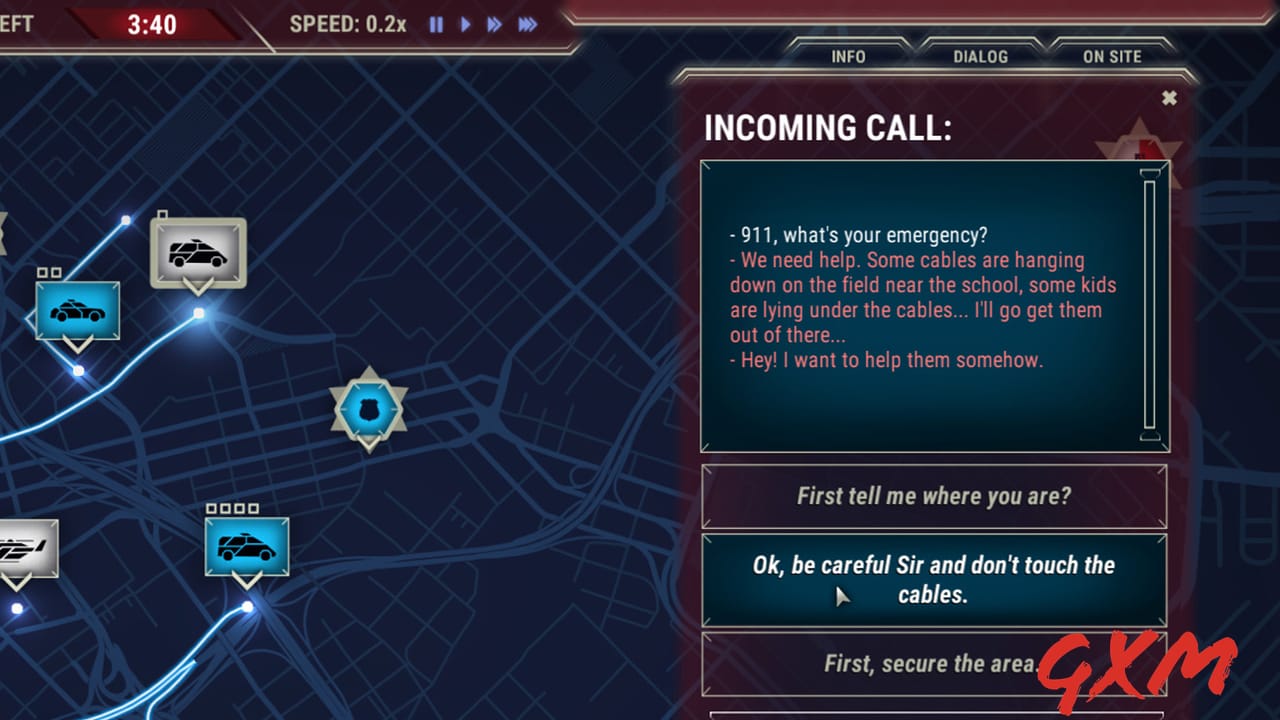Click the gray police car marker on the map
This screenshot has width=1280, height=720.
pos(197,251)
